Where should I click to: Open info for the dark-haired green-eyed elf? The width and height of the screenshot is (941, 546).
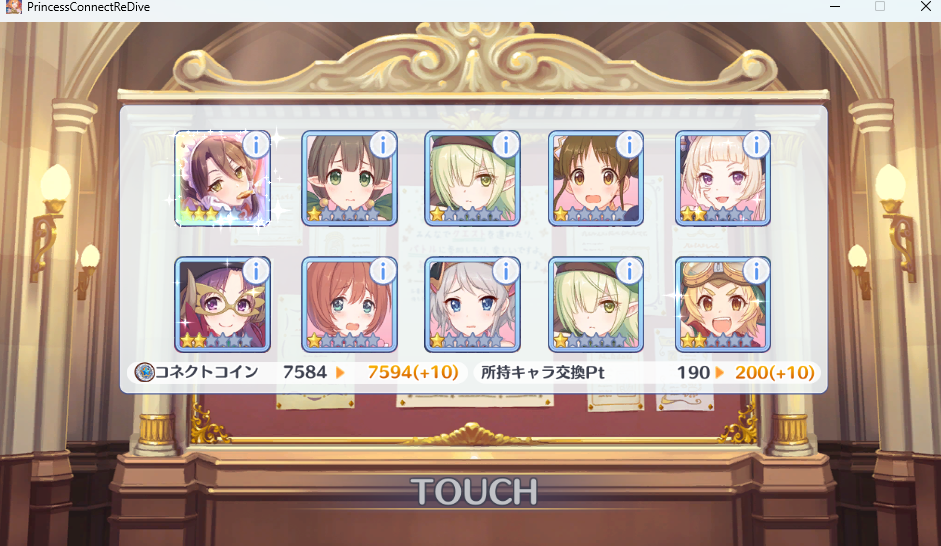[383, 144]
